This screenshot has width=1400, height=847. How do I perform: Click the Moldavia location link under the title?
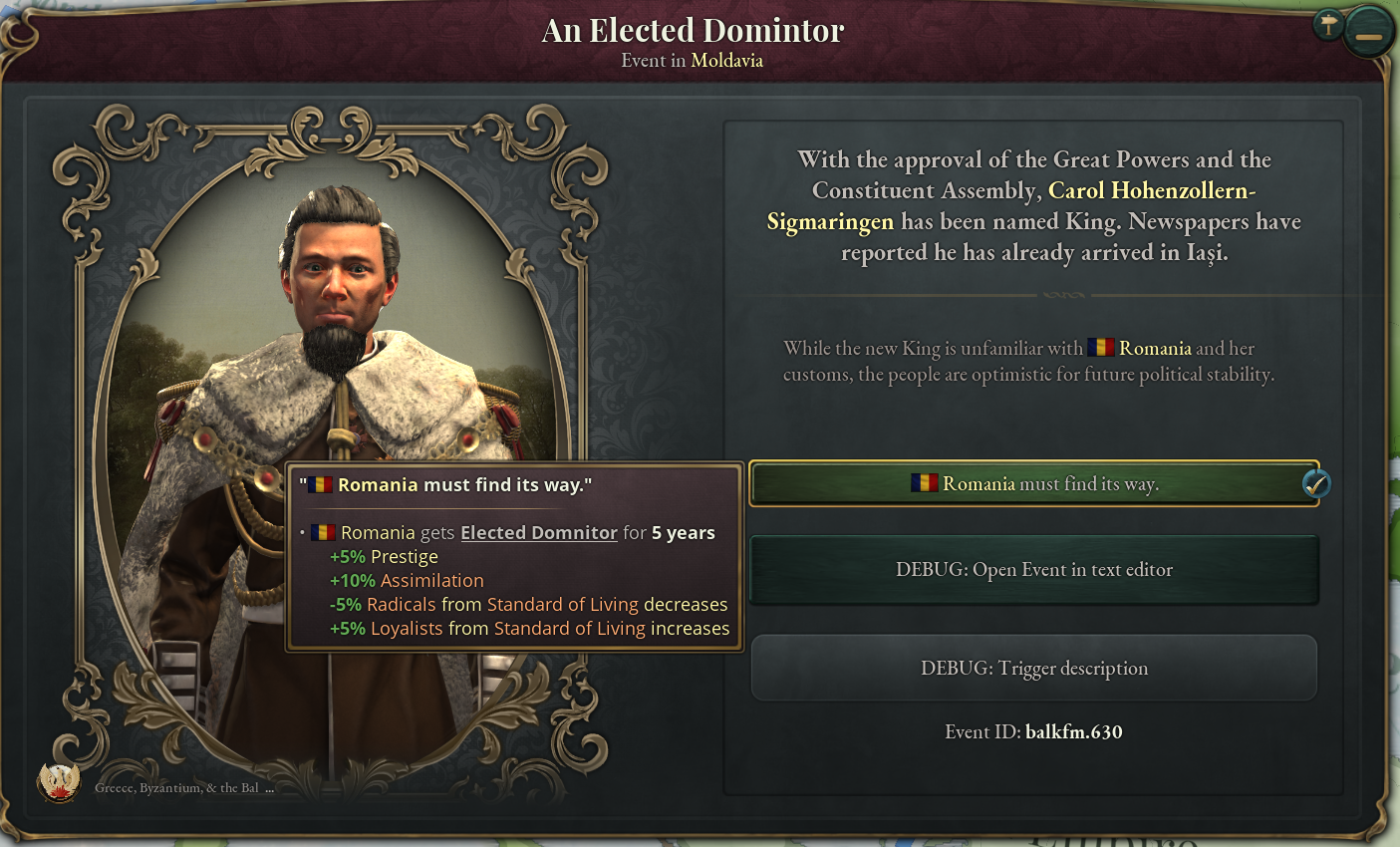726,60
